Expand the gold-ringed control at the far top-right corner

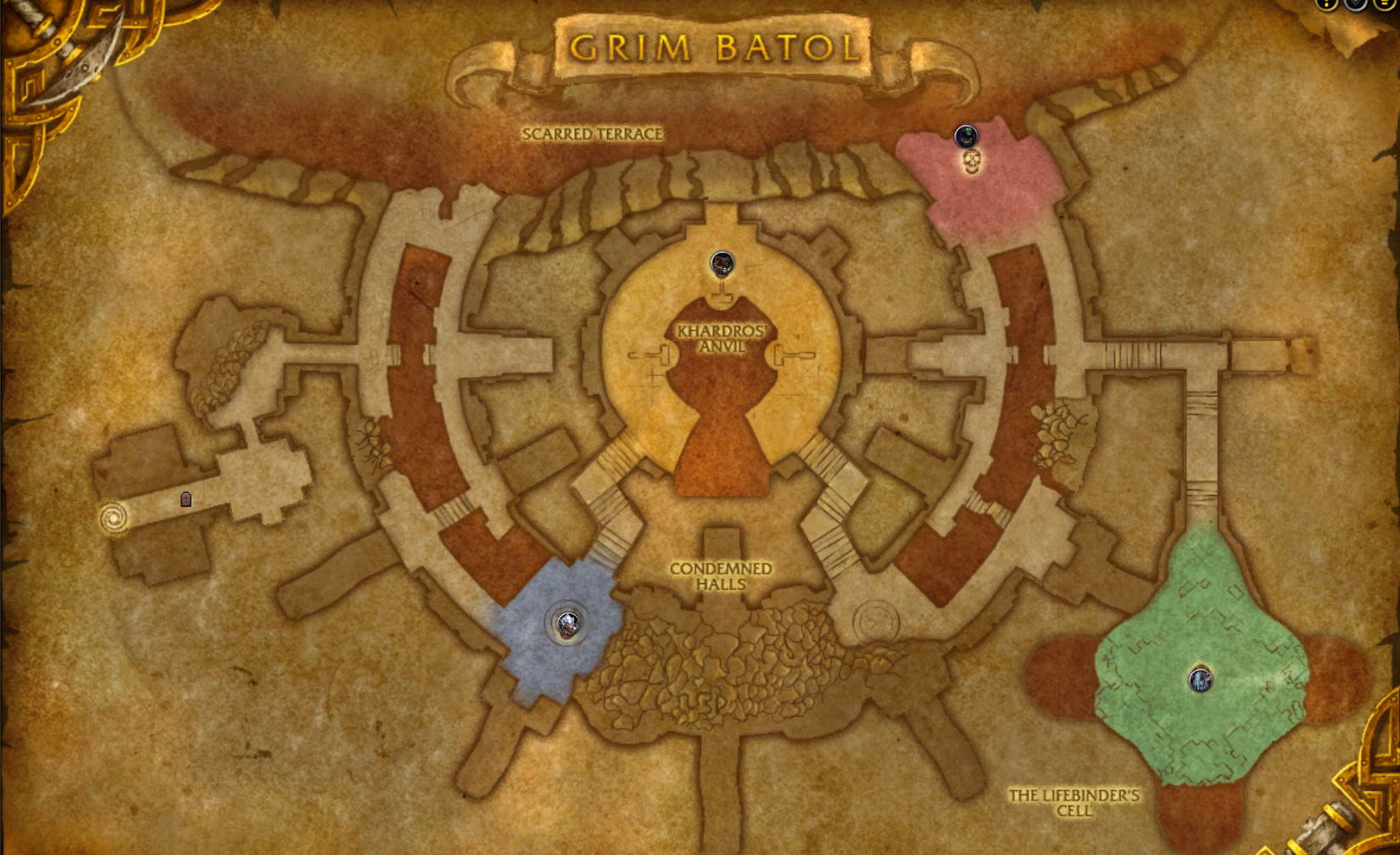[1384, 5]
